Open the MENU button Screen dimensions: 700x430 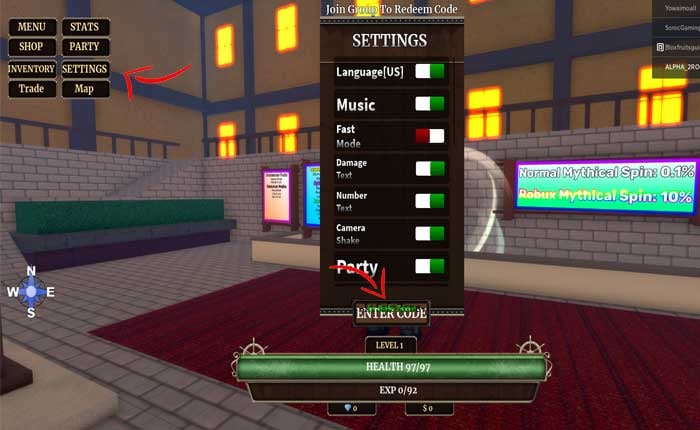click(32, 27)
